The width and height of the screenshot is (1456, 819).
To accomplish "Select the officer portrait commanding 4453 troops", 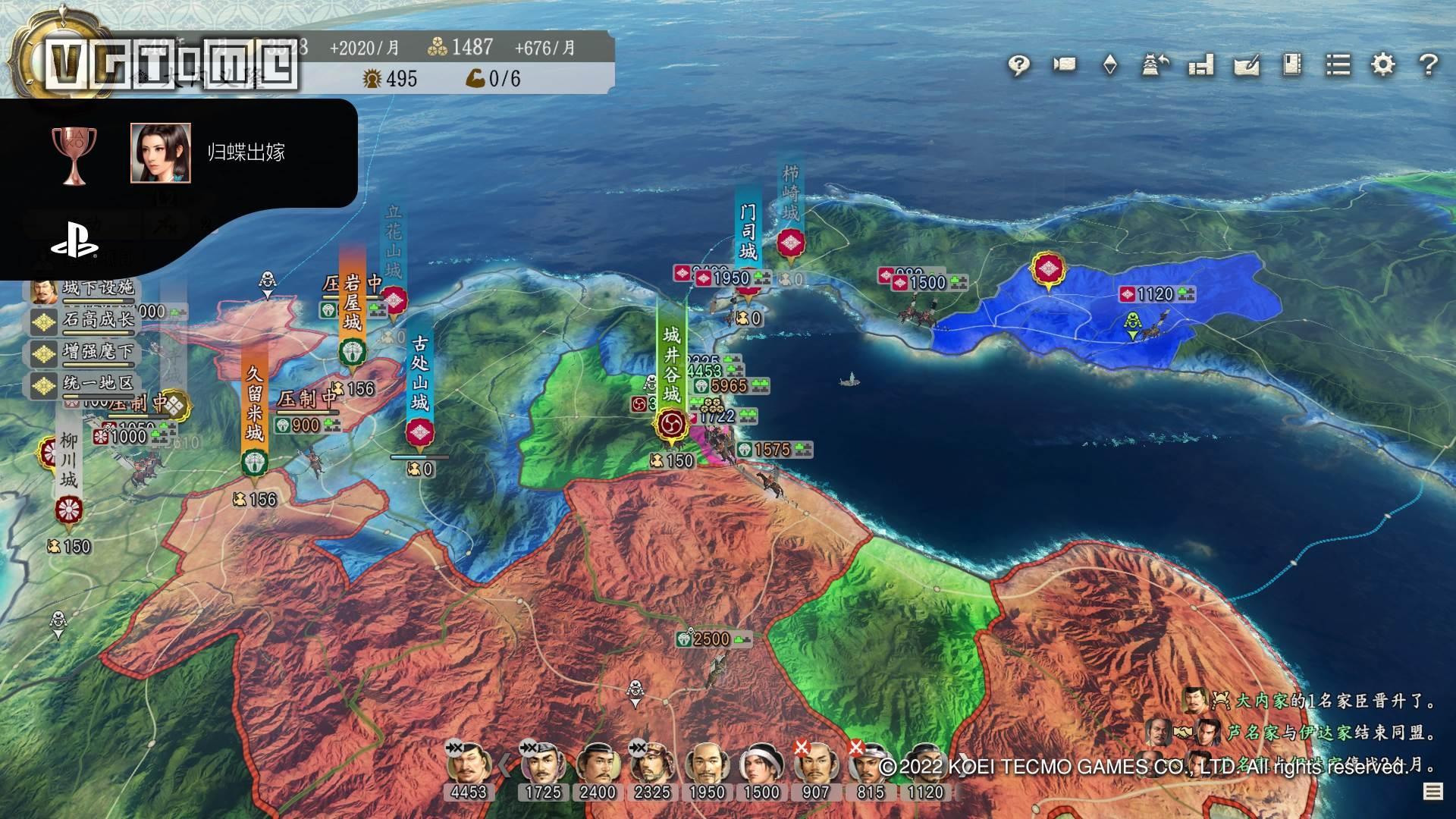I will [x=468, y=762].
